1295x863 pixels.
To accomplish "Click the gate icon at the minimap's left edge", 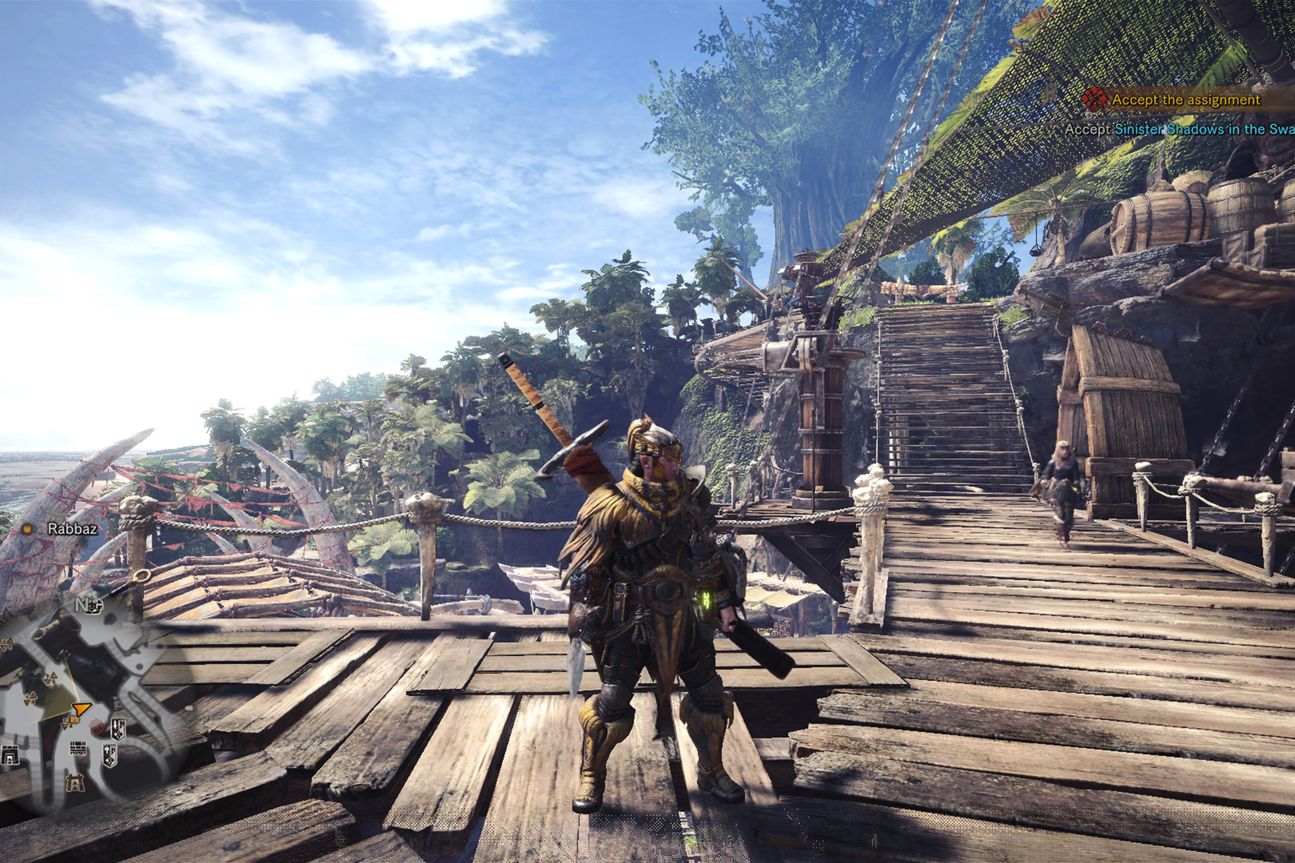I will pyautogui.click(x=11, y=755).
